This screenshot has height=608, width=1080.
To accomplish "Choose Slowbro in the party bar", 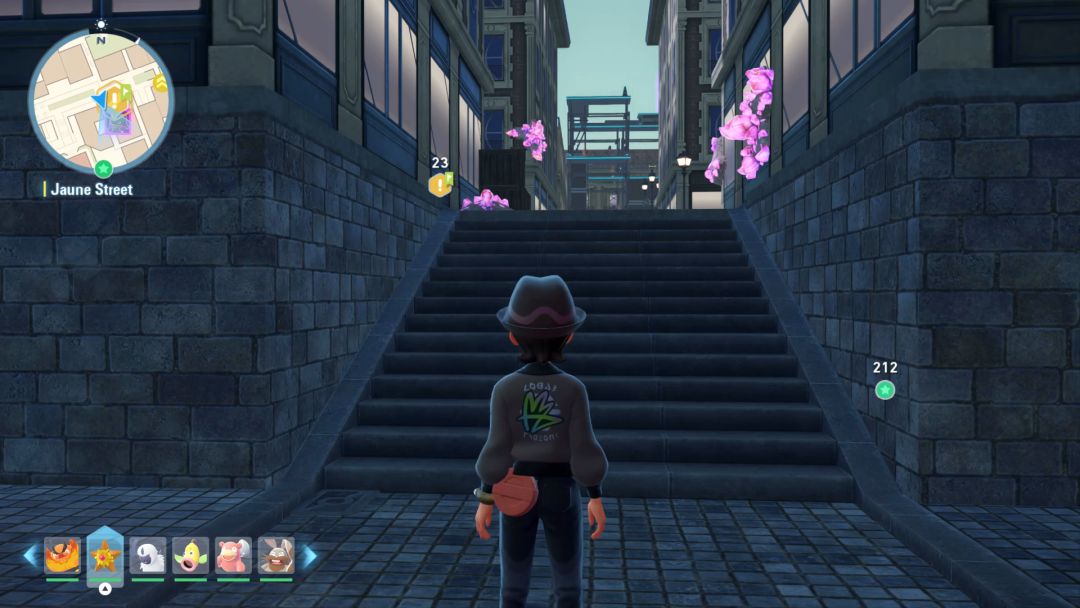I will (233, 555).
